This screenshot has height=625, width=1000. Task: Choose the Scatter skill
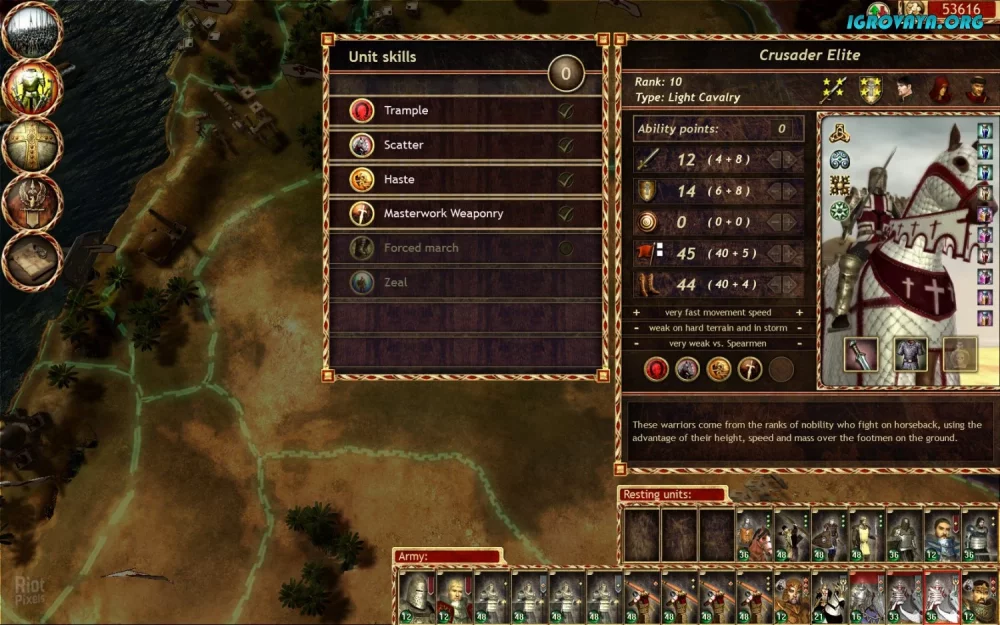[466, 145]
